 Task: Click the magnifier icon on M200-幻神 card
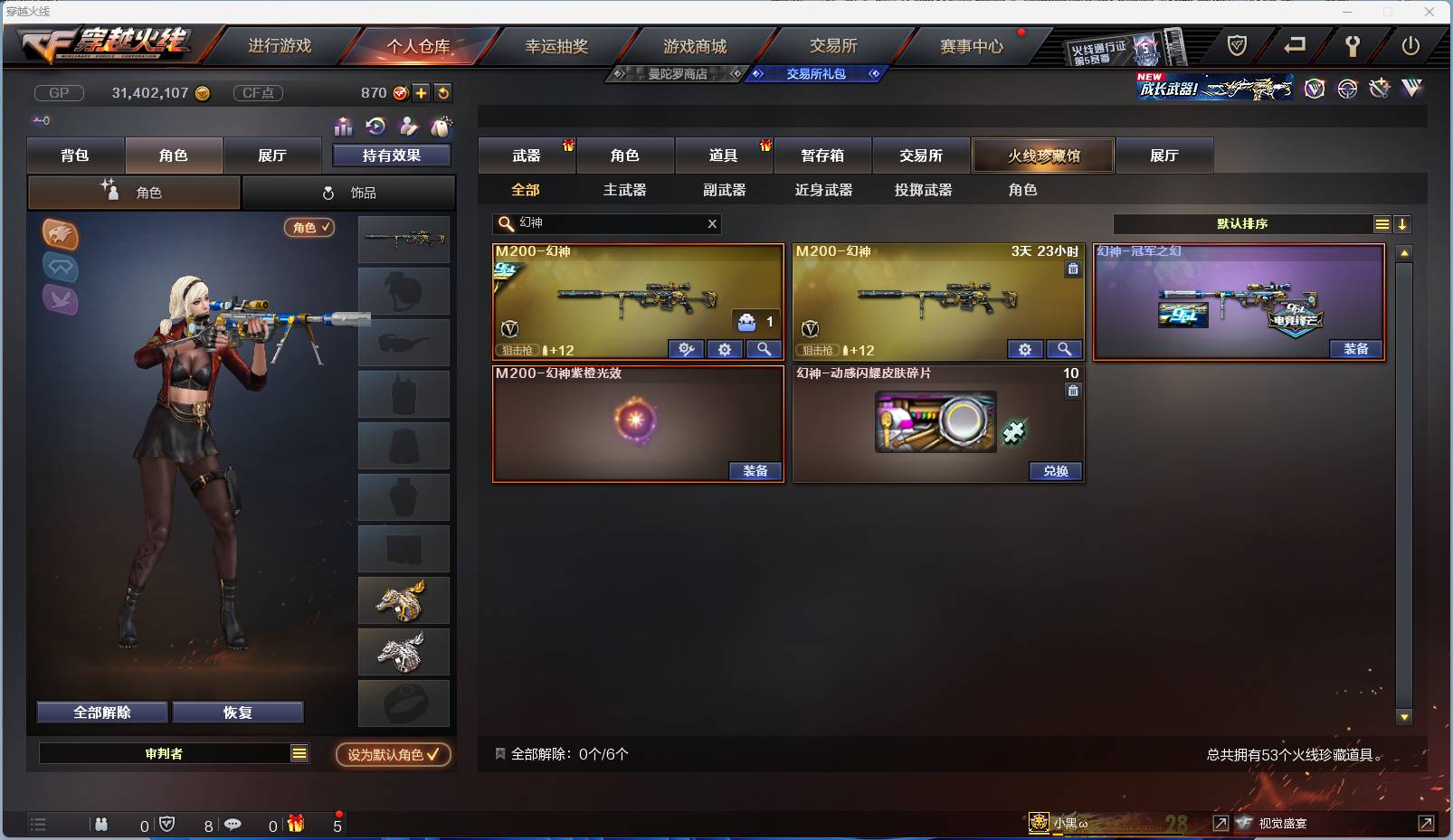pos(764,349)
